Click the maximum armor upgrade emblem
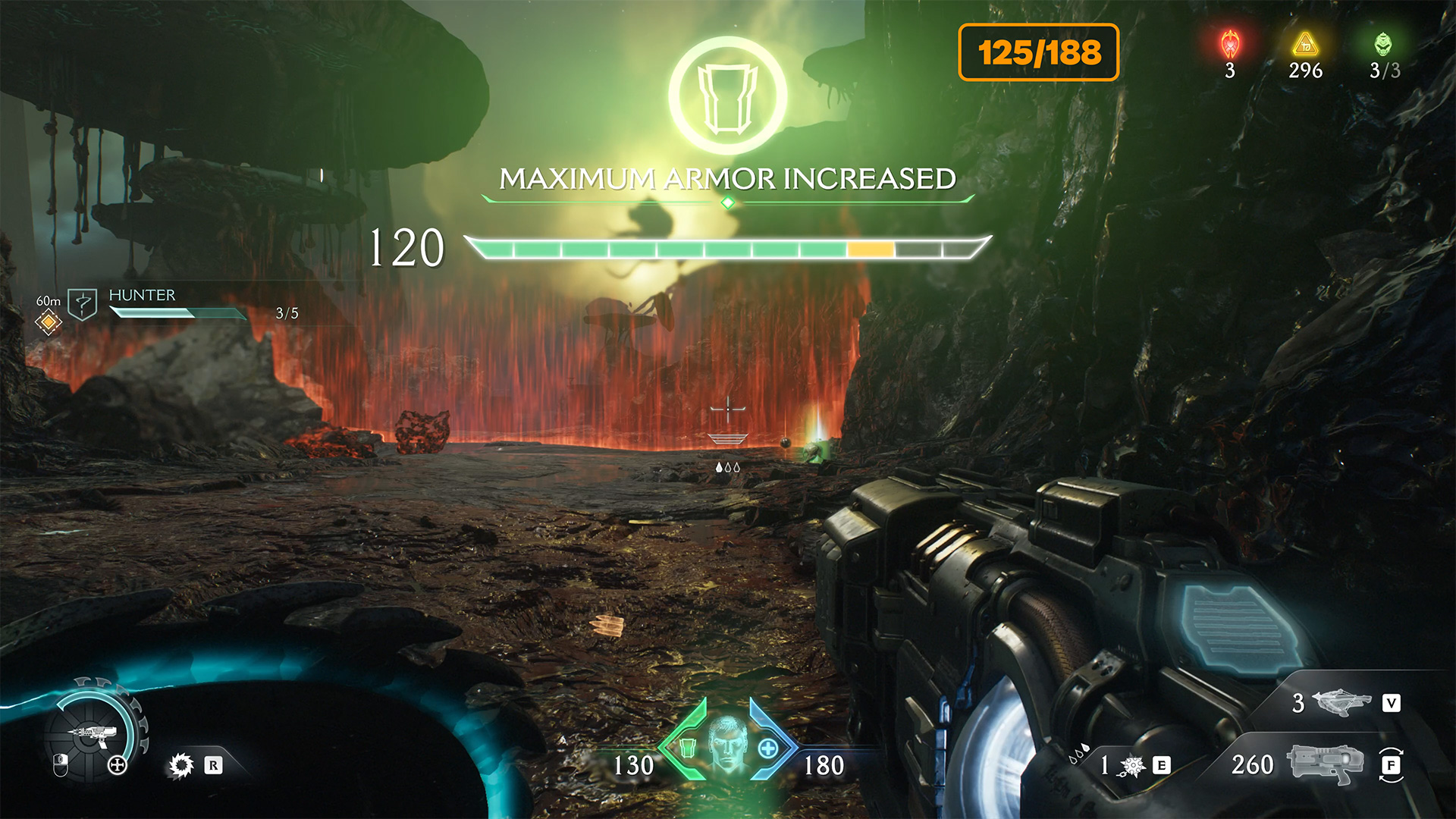Screen dimensions: 1456x819 [727, 96]
